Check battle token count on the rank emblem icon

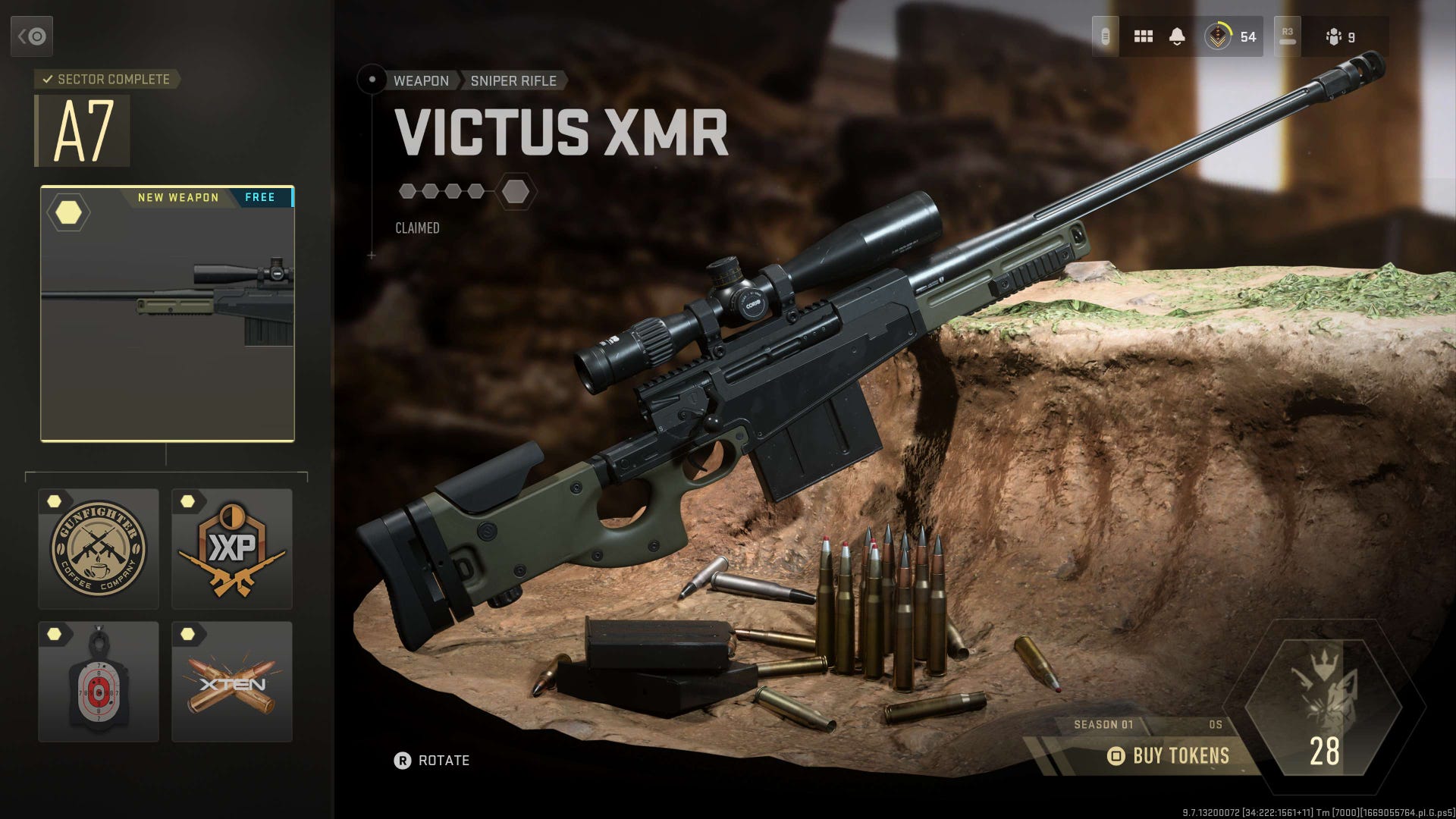tap(1219, 36)
